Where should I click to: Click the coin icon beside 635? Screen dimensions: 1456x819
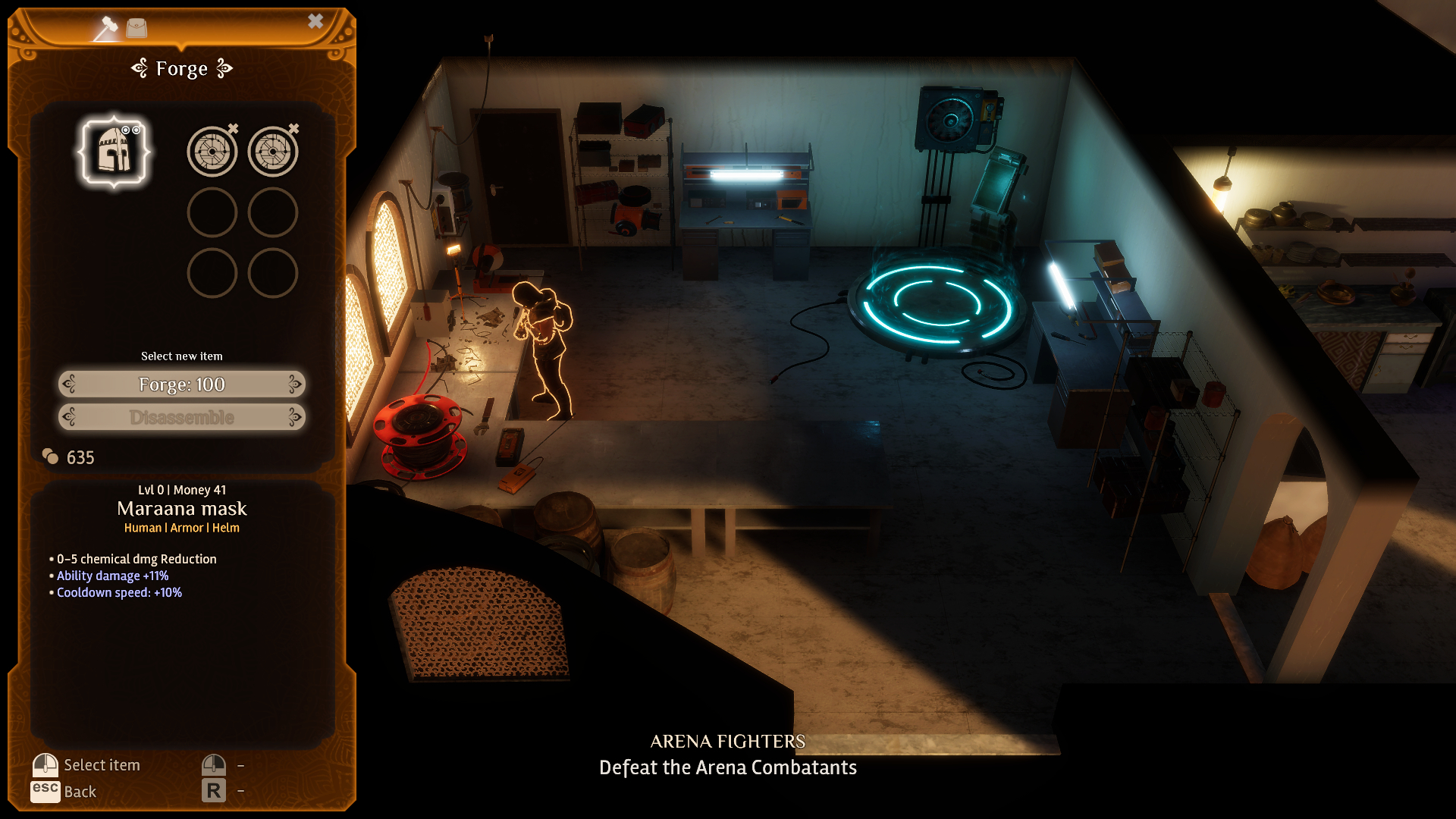pyautogui.click(x=49, y=457)
